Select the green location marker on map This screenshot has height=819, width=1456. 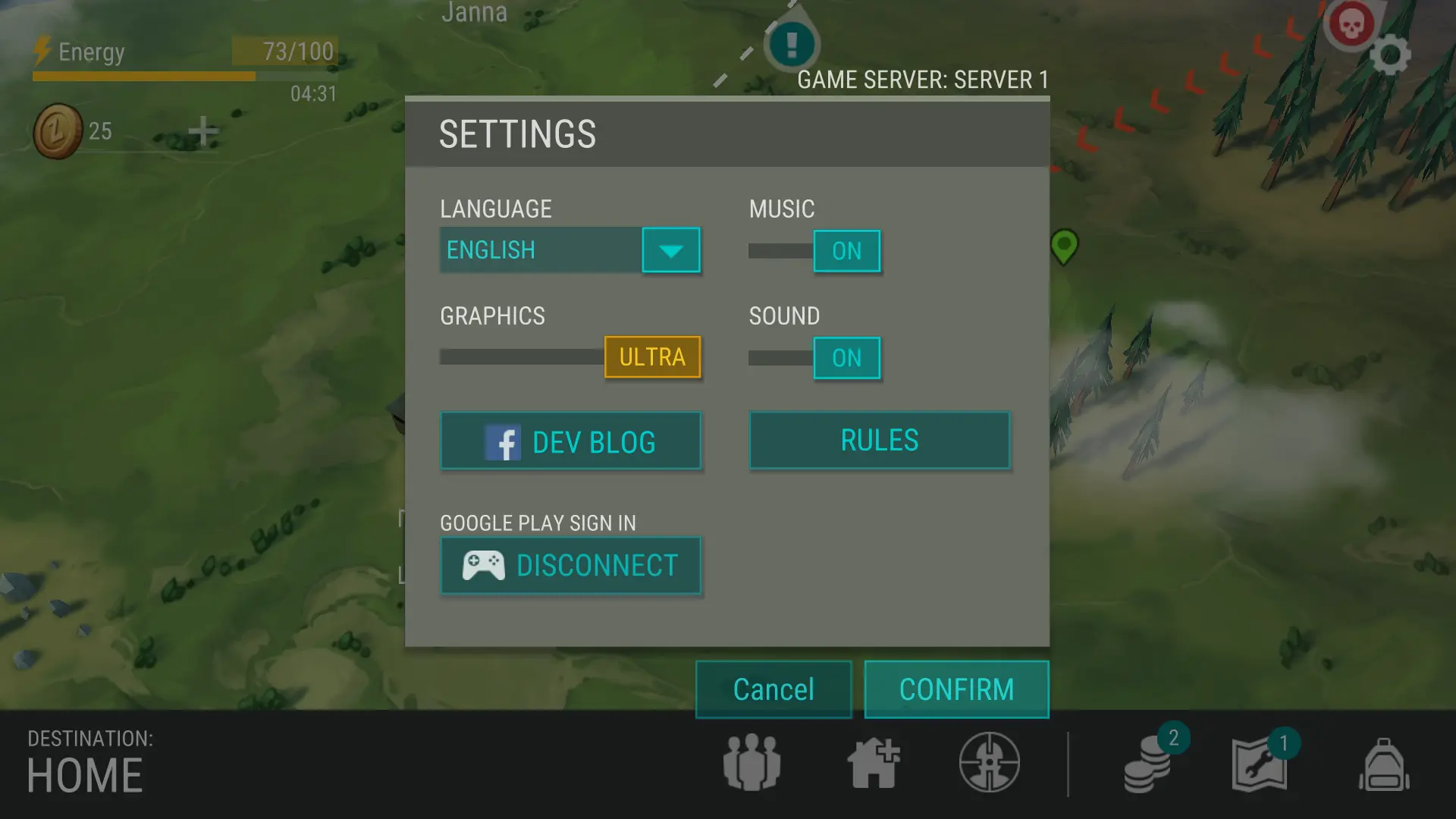[x=1064, y=246]
